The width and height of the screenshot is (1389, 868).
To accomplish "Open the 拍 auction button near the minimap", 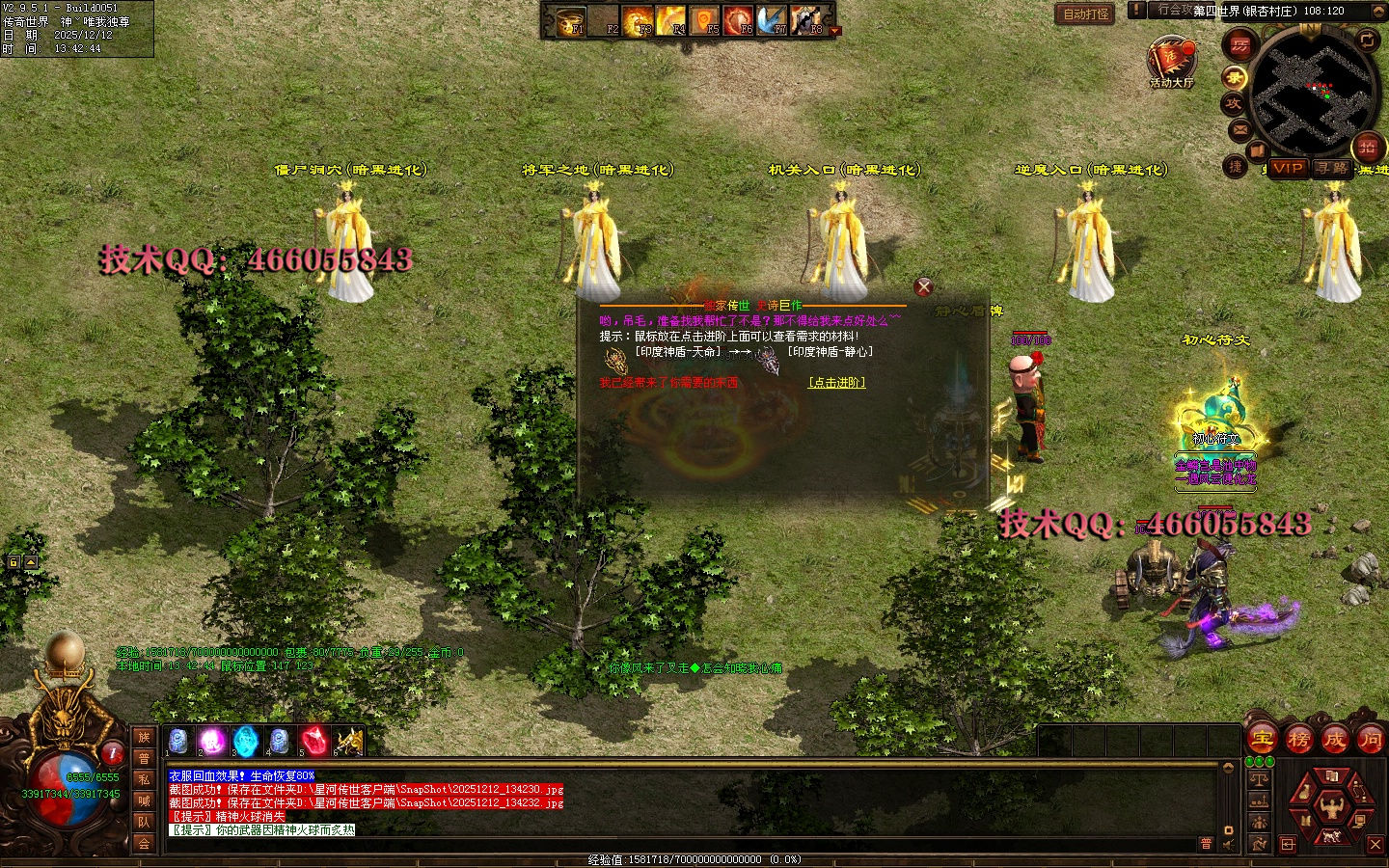I will point(1367,147).
